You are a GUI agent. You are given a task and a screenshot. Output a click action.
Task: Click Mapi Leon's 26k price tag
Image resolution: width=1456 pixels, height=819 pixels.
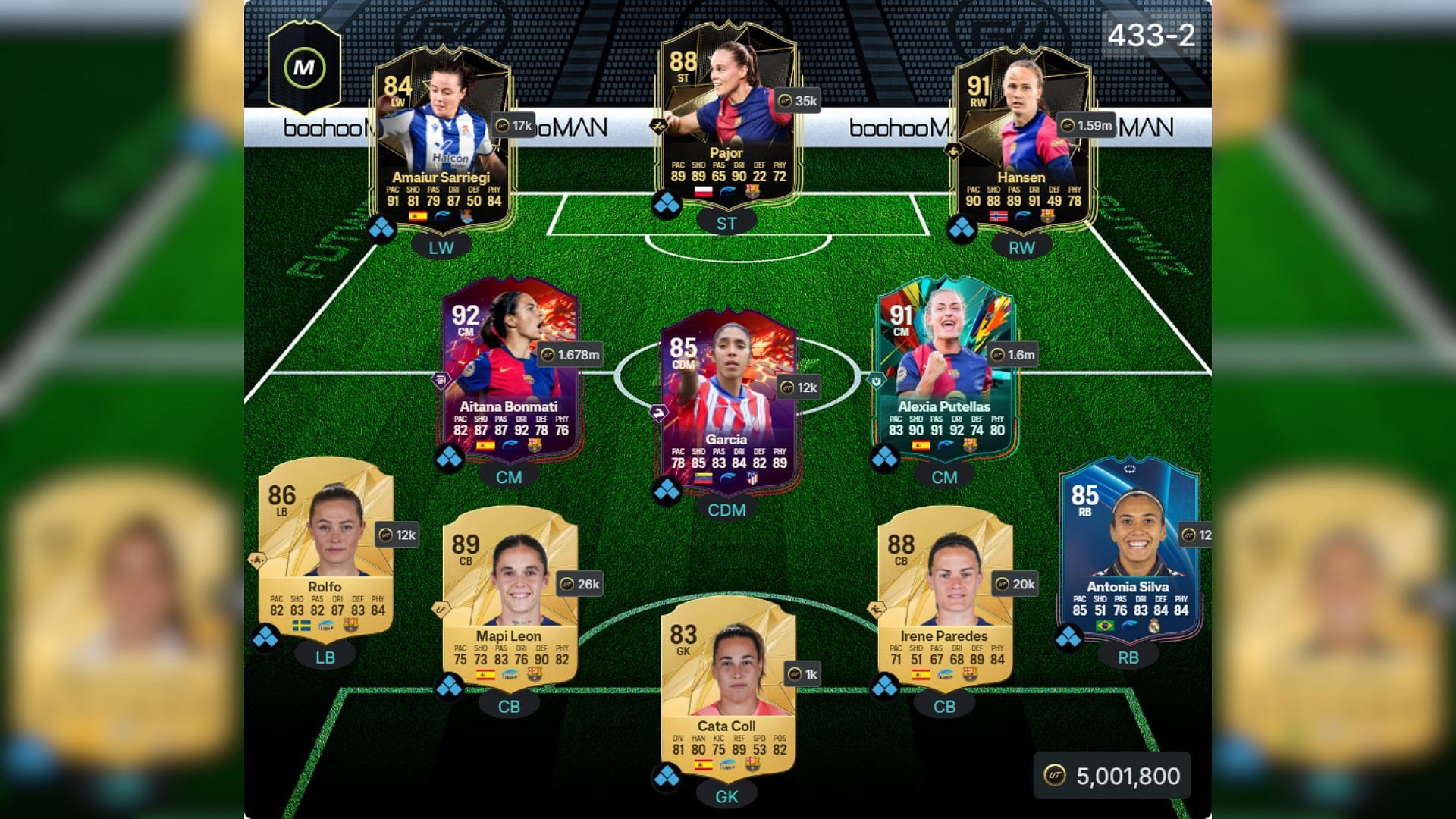(580, 584)
